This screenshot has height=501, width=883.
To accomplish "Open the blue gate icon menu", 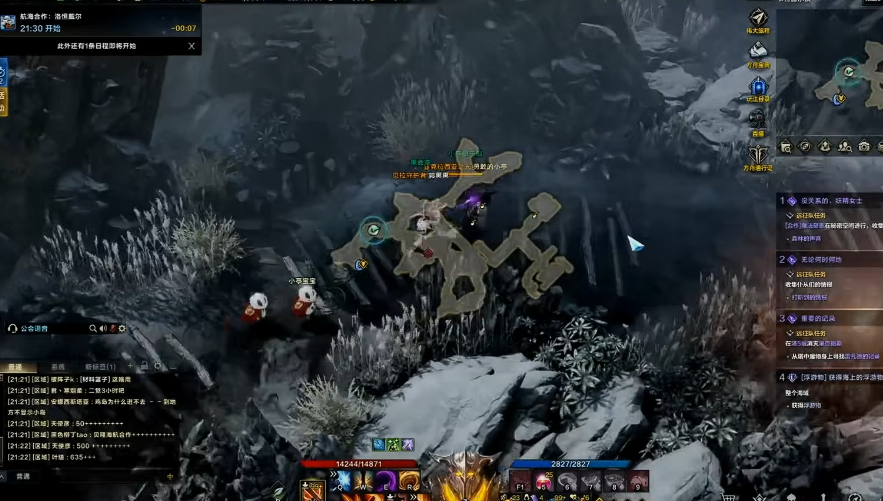I will coord(758,87).
